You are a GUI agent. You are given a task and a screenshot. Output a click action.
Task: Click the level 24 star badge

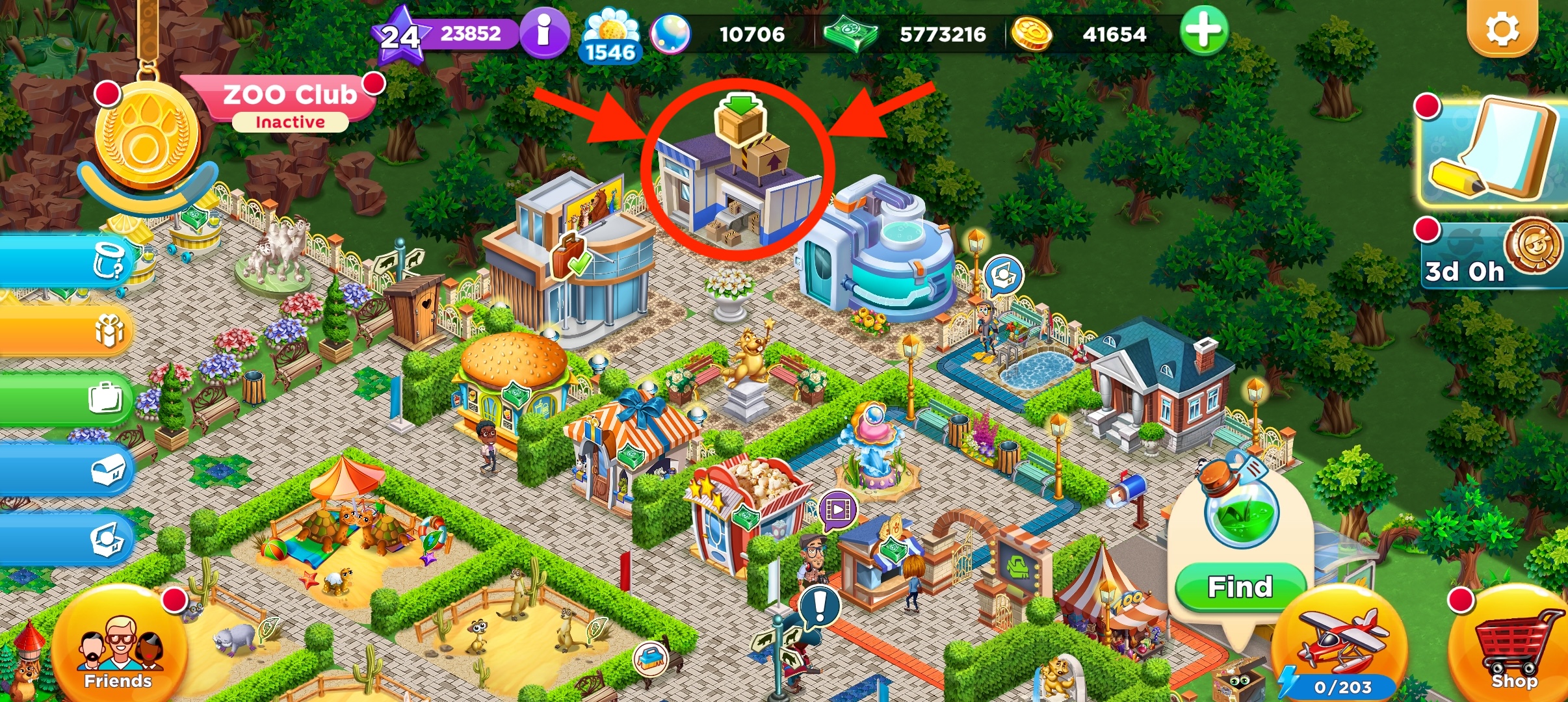399,36
